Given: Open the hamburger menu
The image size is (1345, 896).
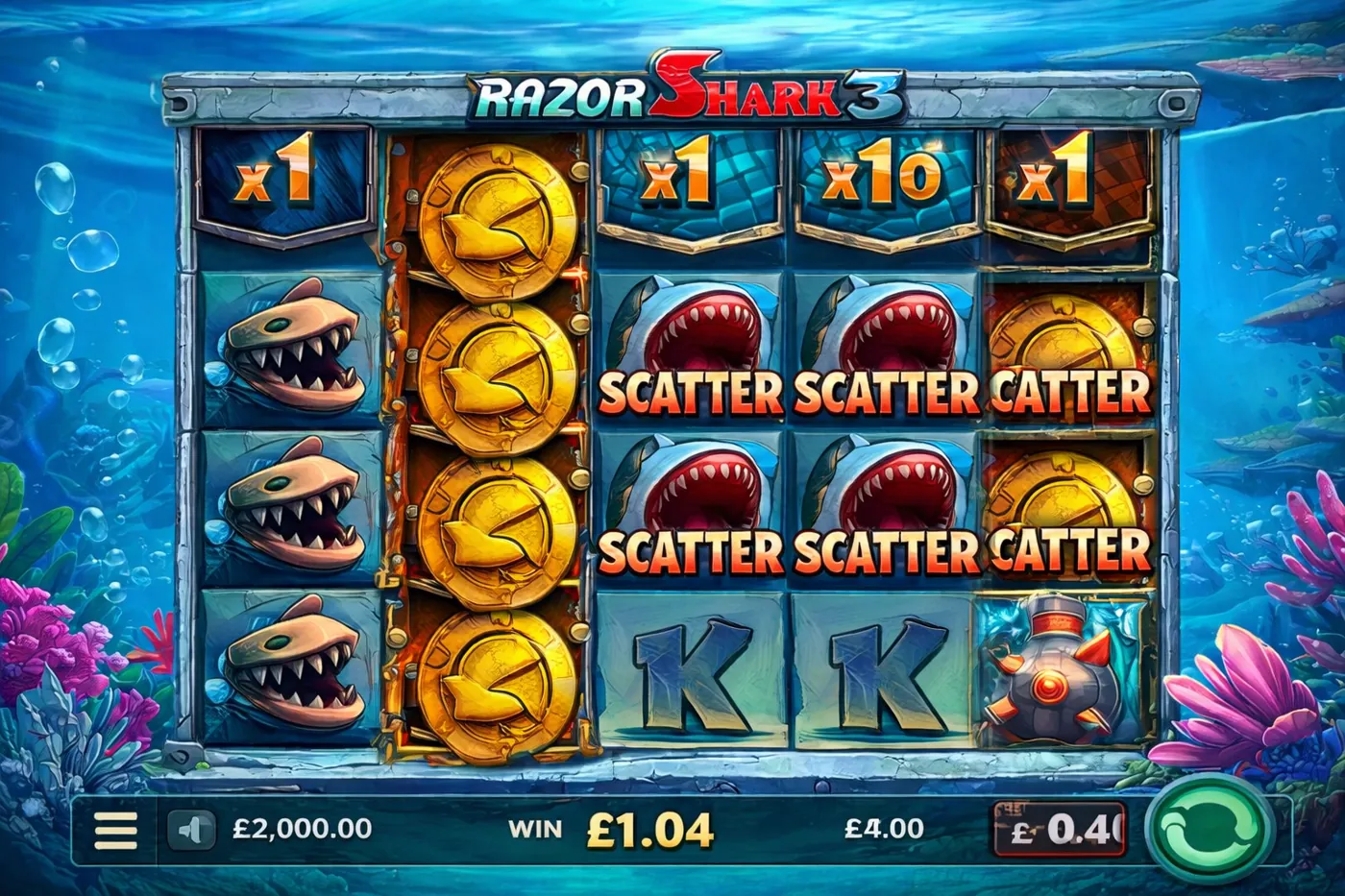Looking at the screenshot, I should [x=115, y=830].
